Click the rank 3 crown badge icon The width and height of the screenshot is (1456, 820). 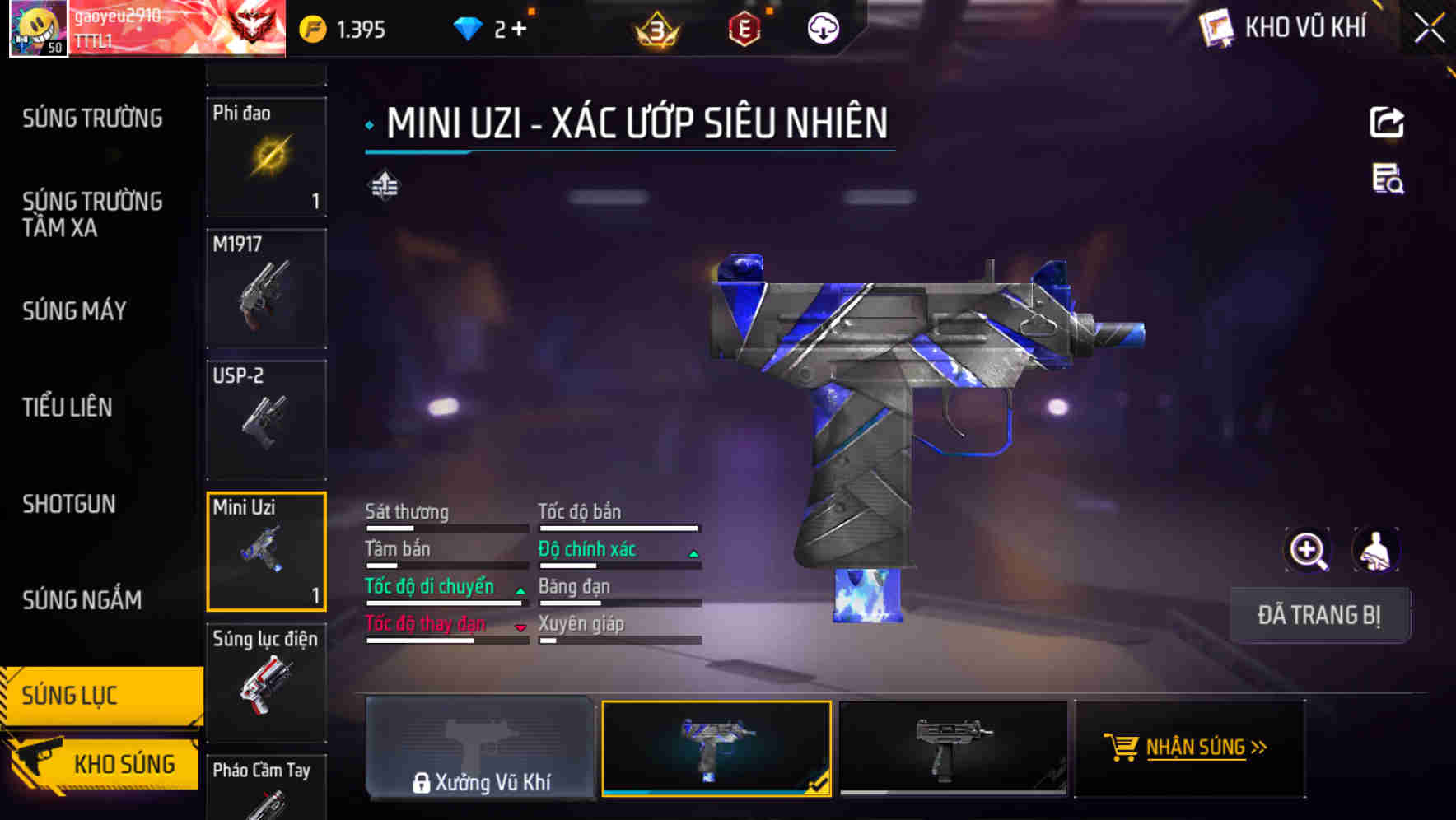(655, 30)
